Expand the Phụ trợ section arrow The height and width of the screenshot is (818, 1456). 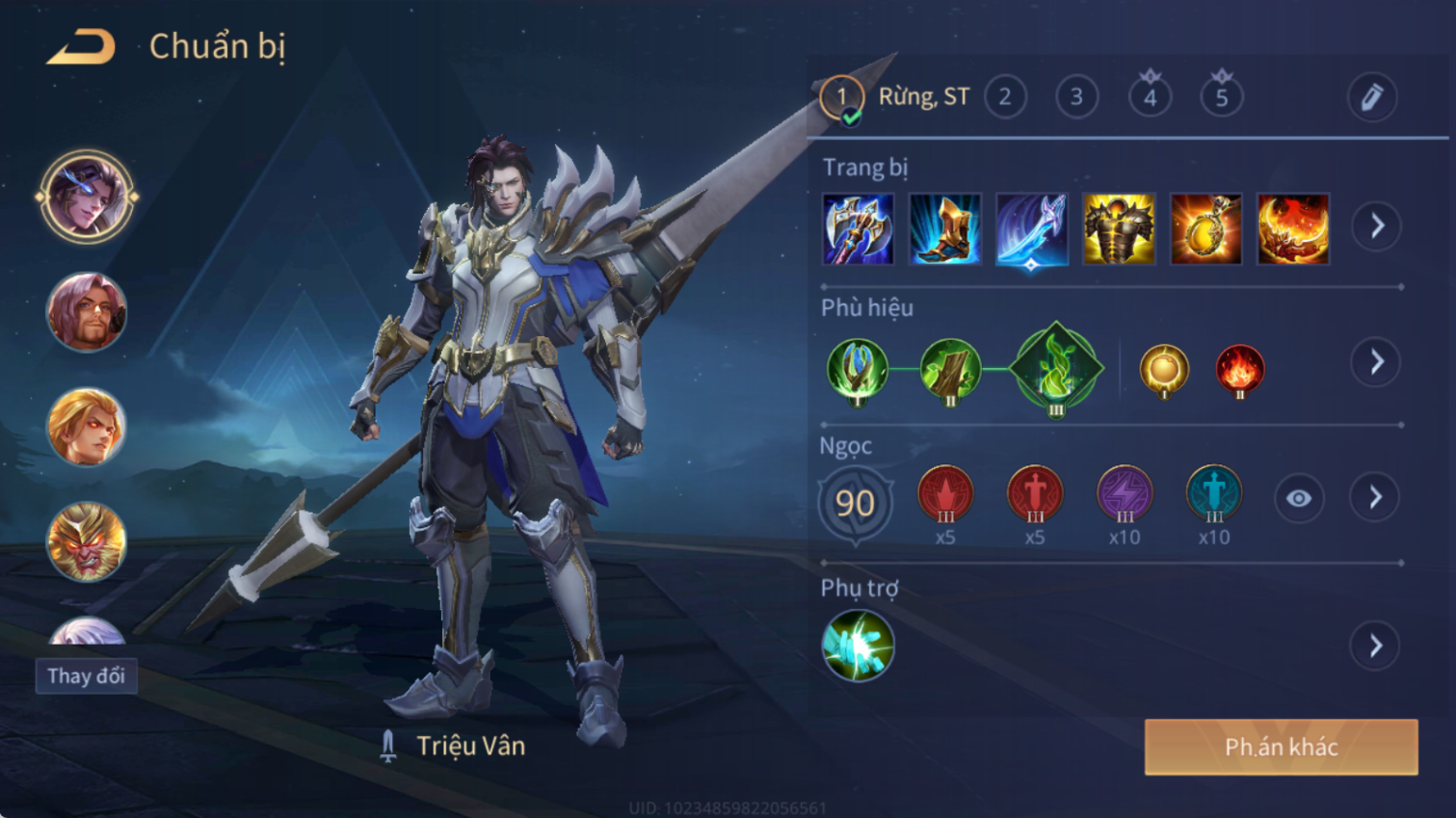click(x=1376, y=646)
